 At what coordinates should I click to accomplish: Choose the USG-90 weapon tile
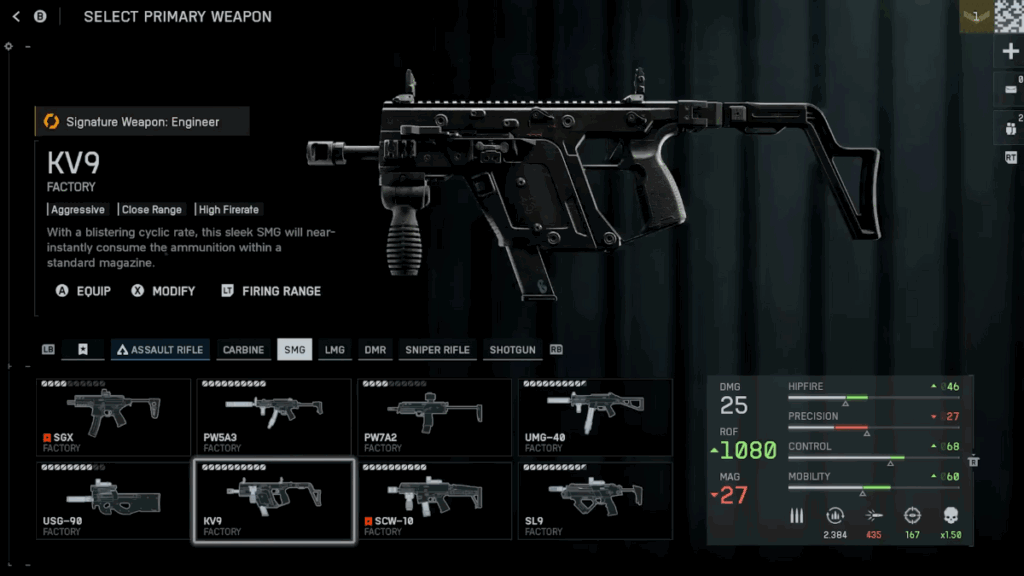pos(113,500)
